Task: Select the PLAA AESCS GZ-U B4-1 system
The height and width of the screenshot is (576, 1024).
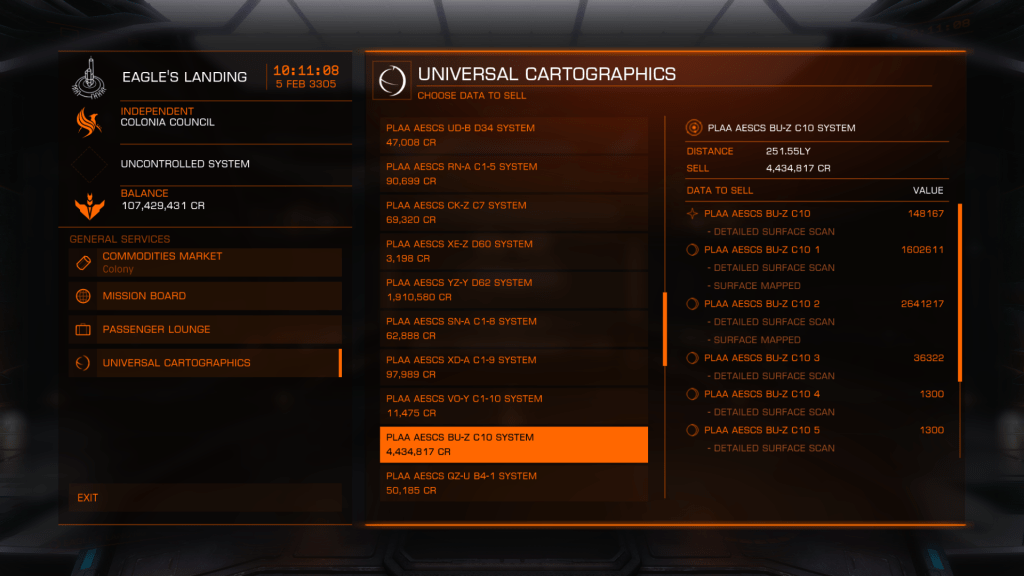Action: (513, 483)
